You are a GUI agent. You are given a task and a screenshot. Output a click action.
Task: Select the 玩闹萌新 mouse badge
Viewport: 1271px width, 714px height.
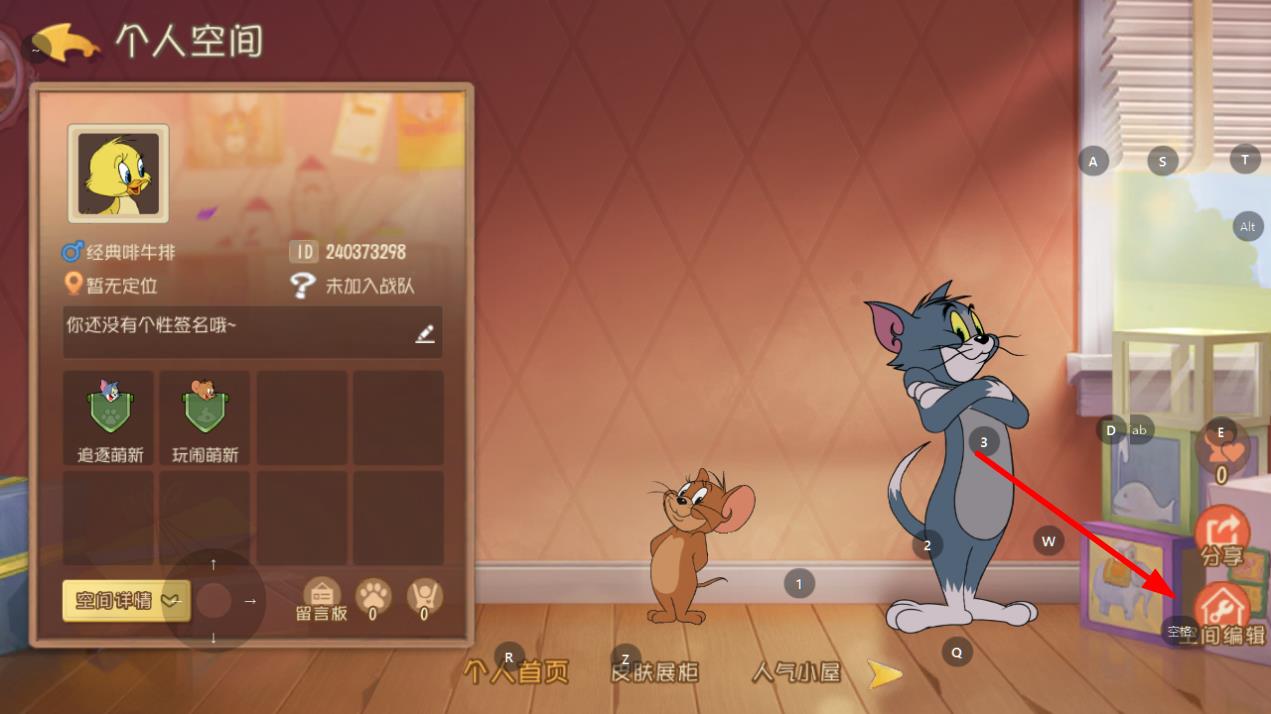[x=205, y=418]
